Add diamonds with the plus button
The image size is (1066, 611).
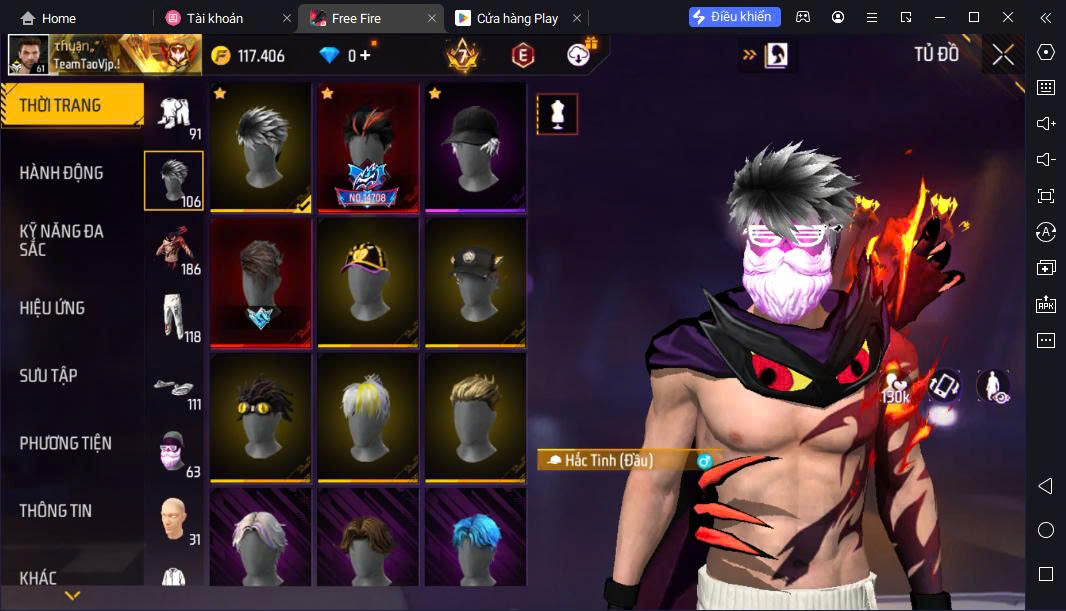(x=365, y=55)
